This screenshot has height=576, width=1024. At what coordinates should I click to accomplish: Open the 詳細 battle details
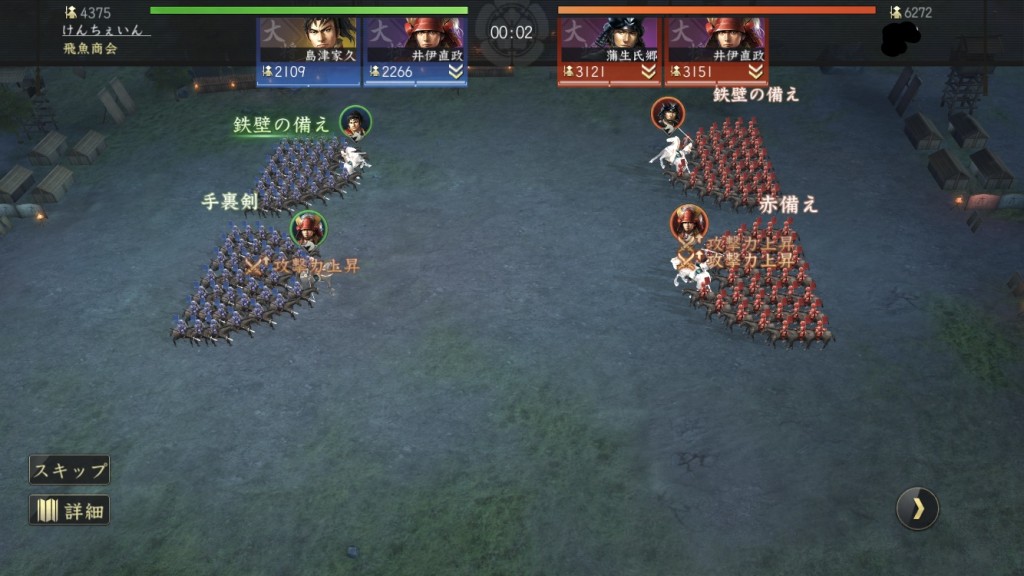coord(69,511)
